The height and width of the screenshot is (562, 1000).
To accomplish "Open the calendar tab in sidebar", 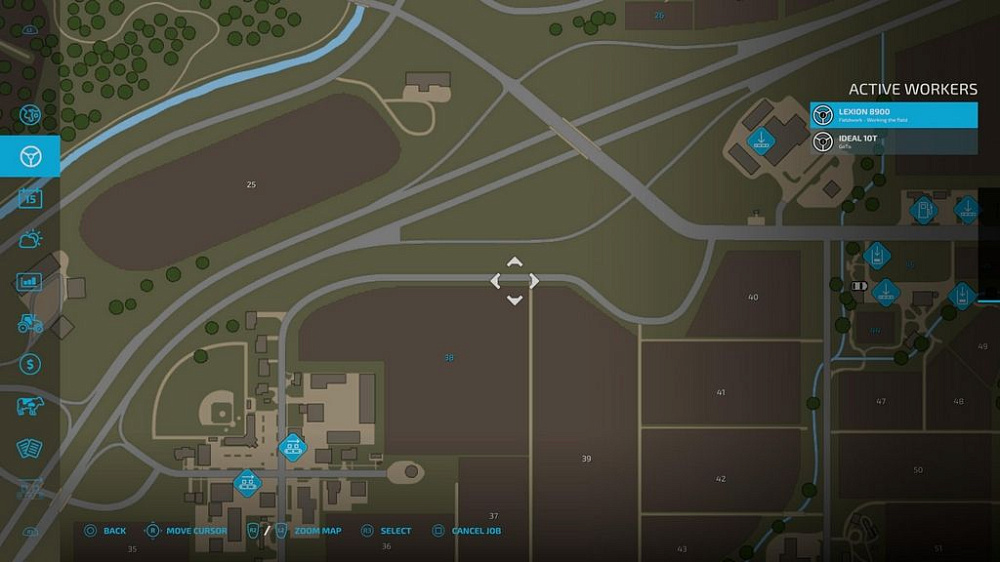I will click(30, 198).
